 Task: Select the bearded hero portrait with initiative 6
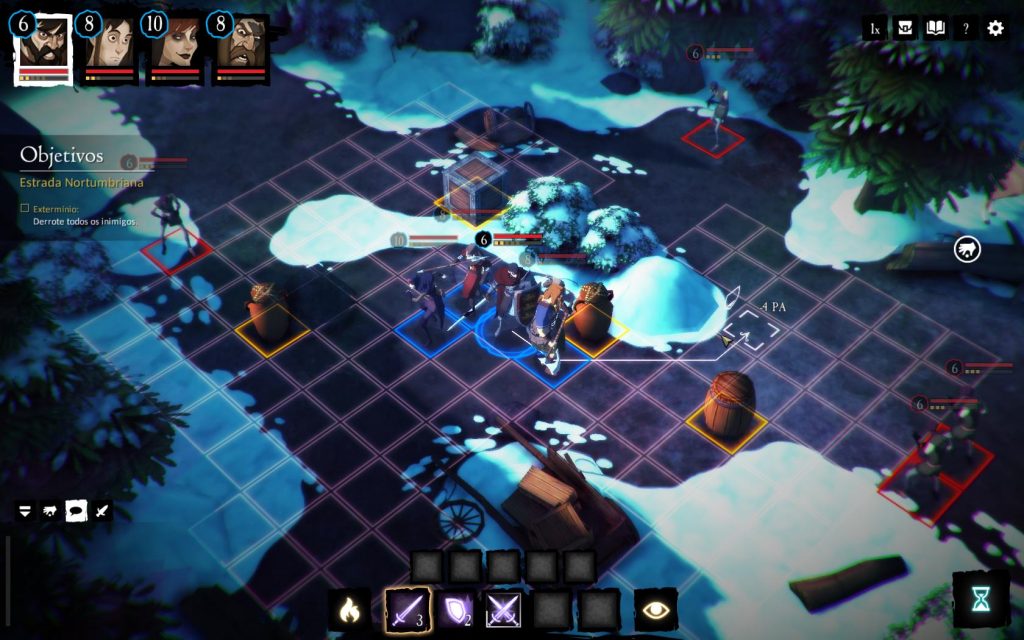(44, 48)
